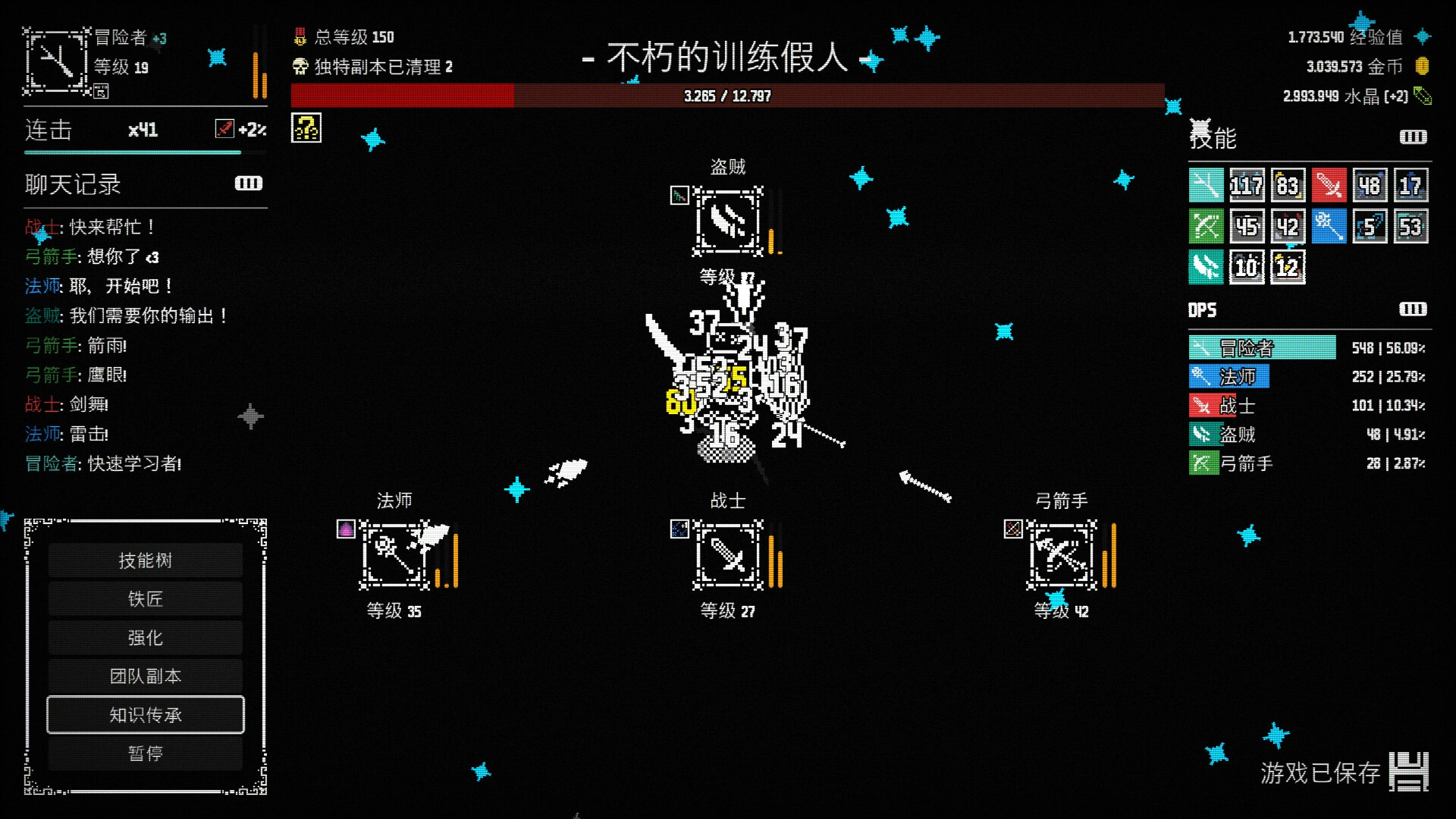Collapse the 聊天记录 chat panel
The image size is (1456, 819).
coord(249,184)
